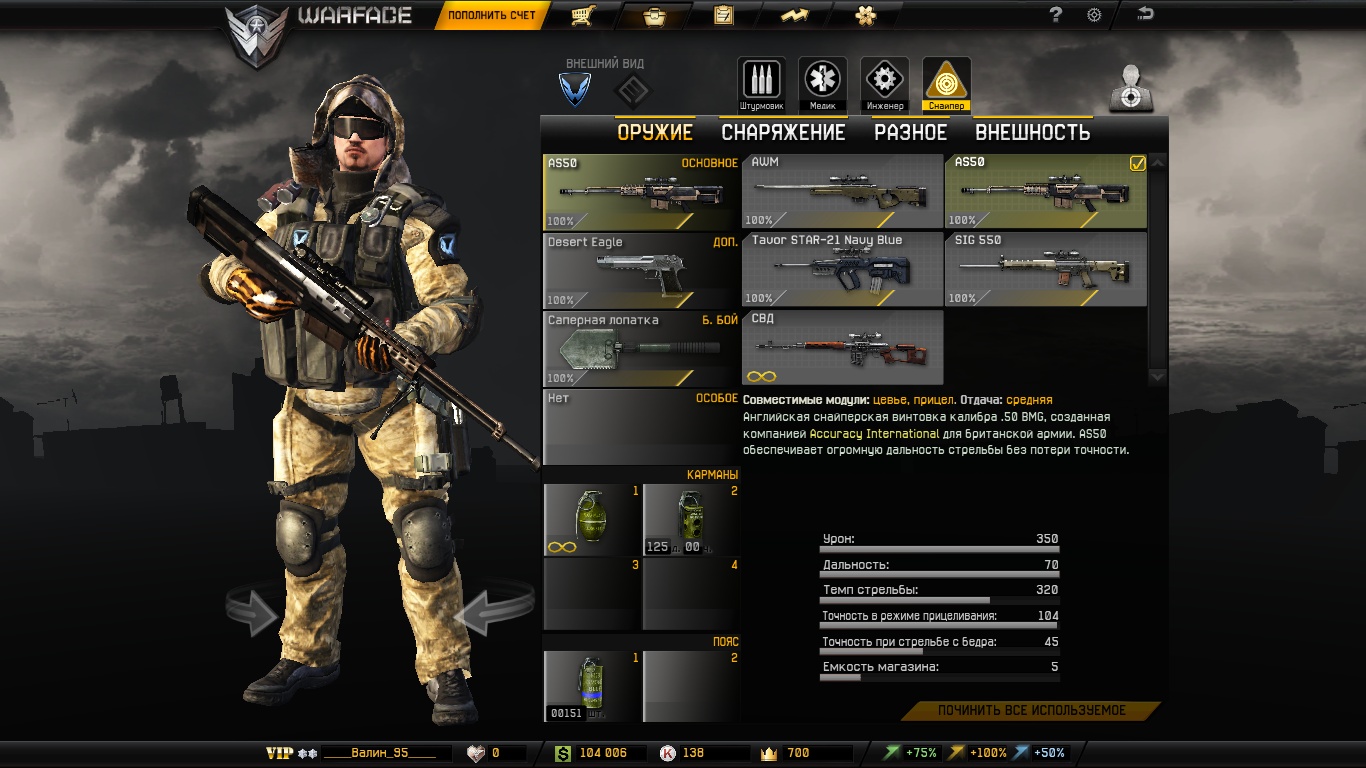Open the empty ОСОБОЕ special slot
The width and height of the screenshot is (1366, 768).
(x=641, y=427)
